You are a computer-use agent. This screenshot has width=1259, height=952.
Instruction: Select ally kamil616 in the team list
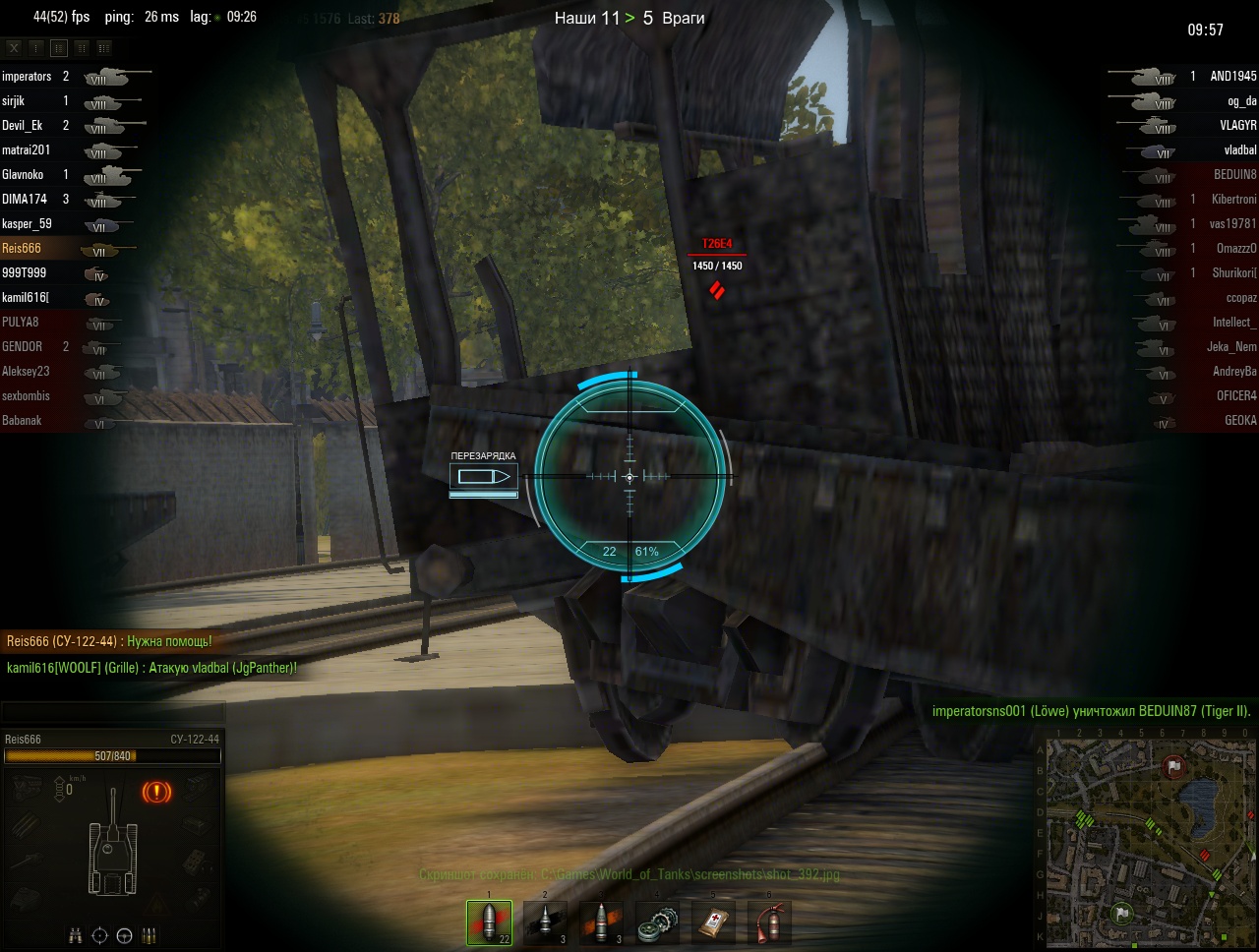26,298
